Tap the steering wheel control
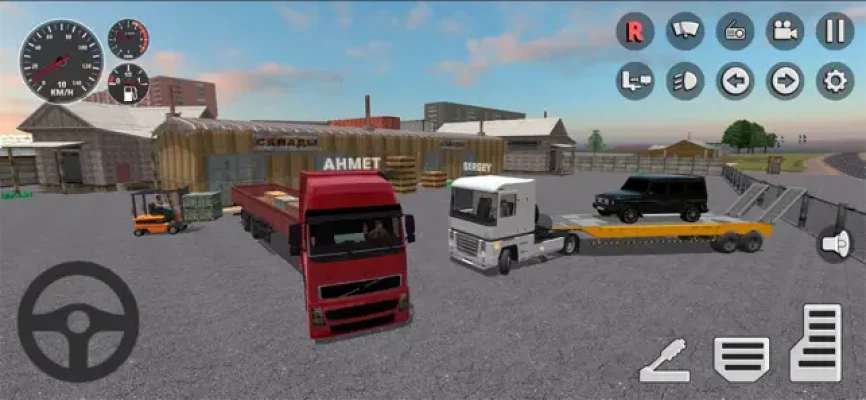 pyautogui.click(x=78, y=322)
